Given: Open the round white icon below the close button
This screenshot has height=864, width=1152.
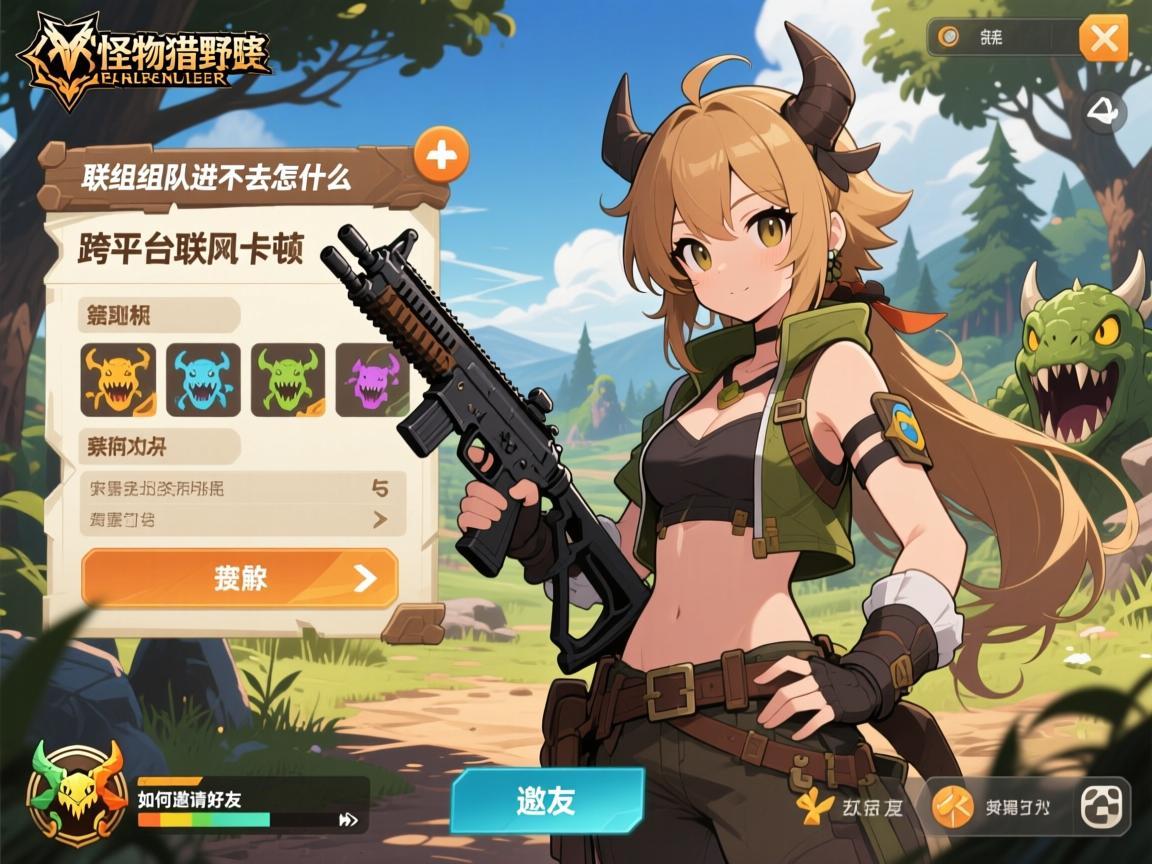Looking at the screenshot, I should (1105, 112).
